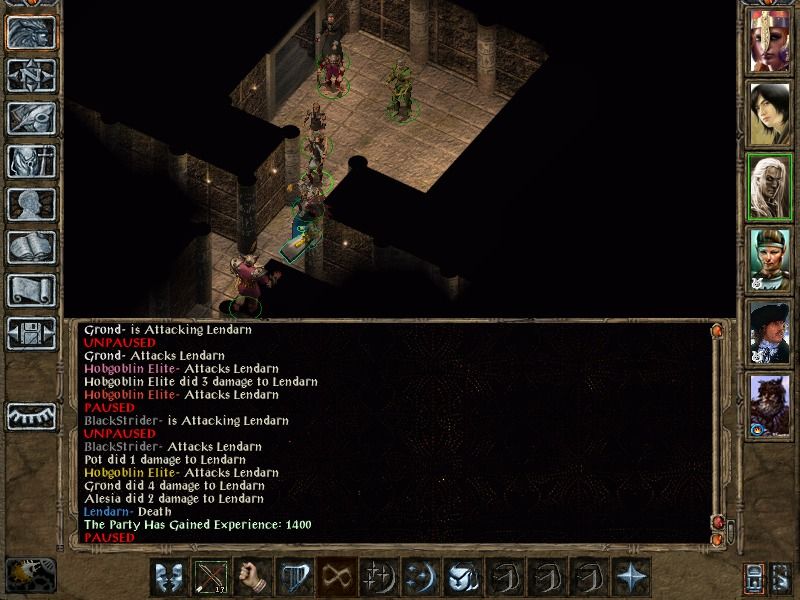Select the face-painted woman's portrait
The image size is (800, 600).
pyautogui.click(x=770, y=41)
